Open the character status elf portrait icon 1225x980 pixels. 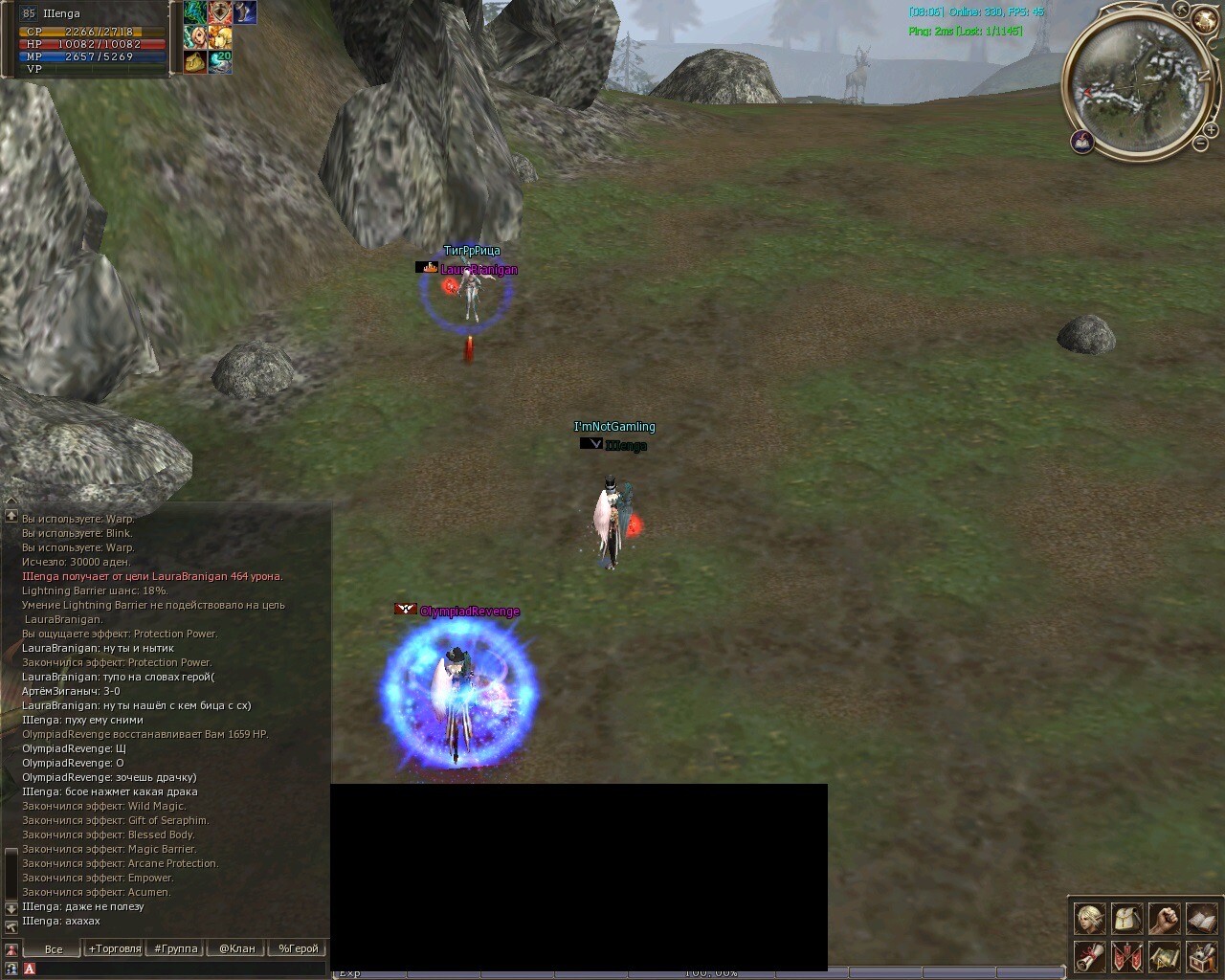pyautogui.click(x=1089, y=920)
